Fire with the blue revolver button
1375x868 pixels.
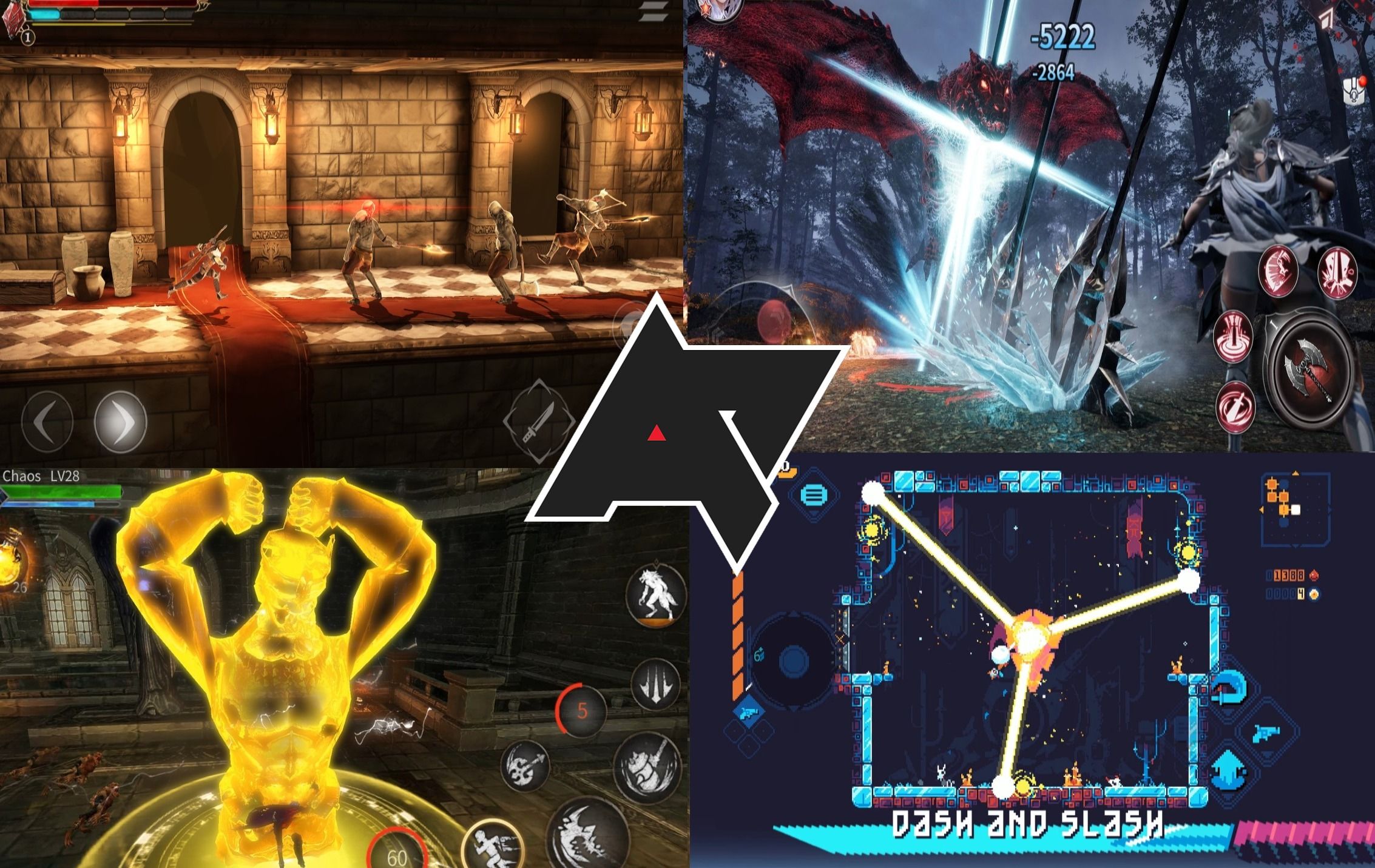click(1266, 733)
